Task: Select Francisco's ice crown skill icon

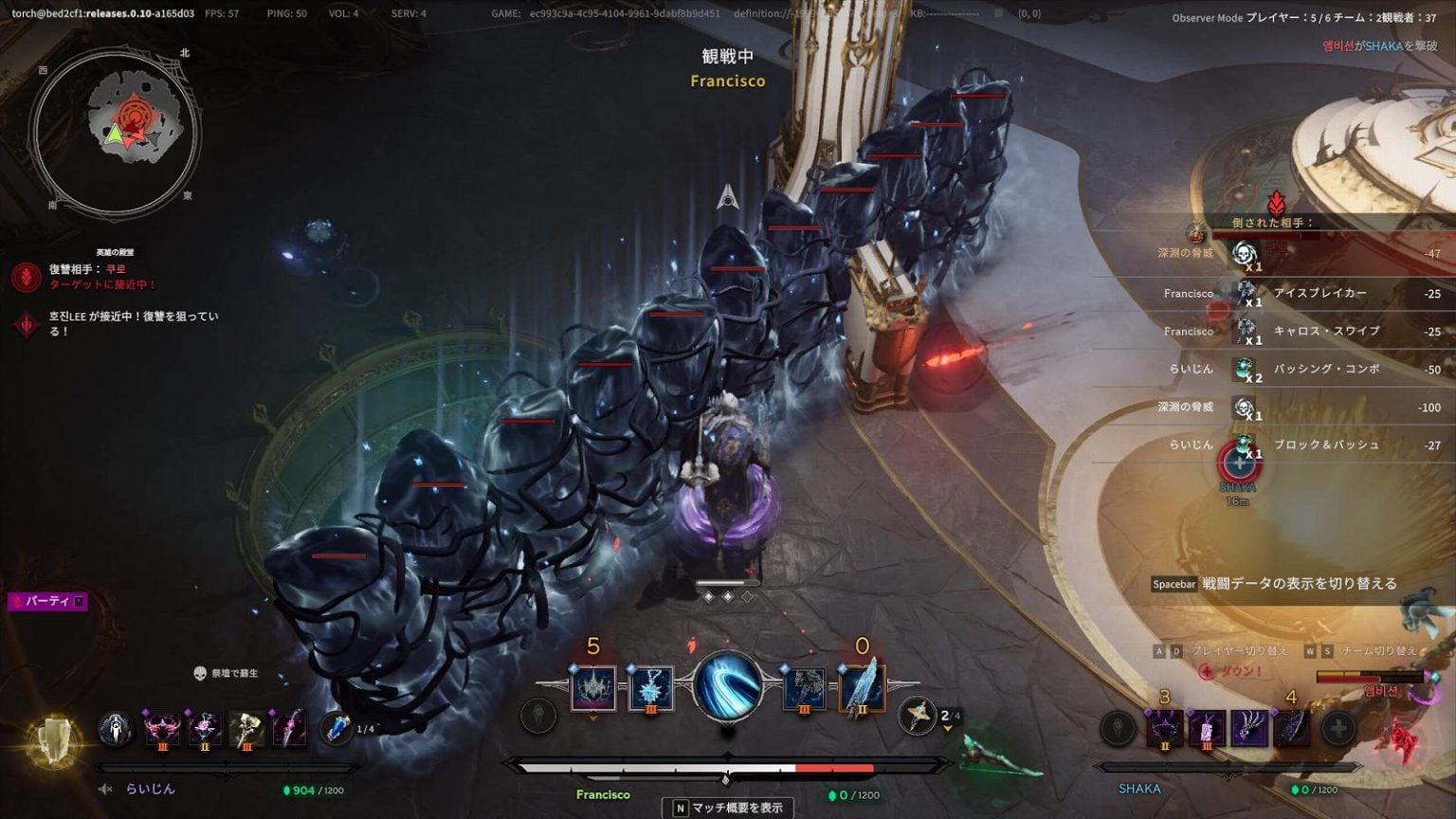Action: click(x=593, y=689)
